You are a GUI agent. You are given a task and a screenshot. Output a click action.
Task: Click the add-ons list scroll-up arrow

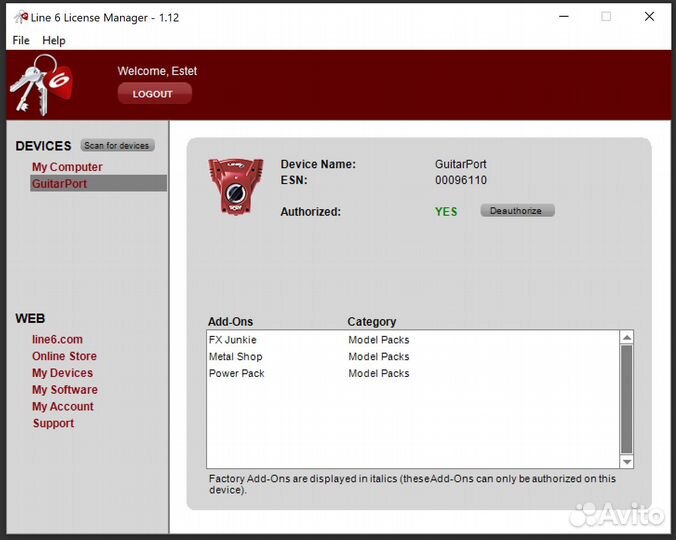tap(627, 338)
